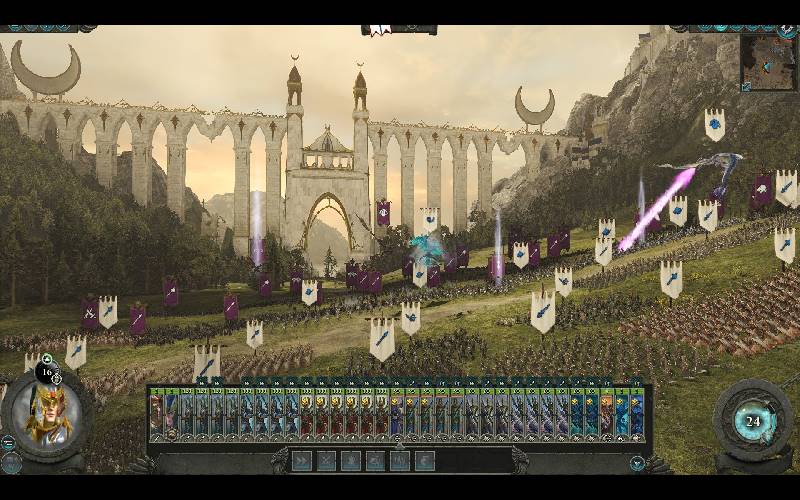This screenshot has width=800, height=500.
Task: Click the large round button below general portrait
Action: [11, 462]
